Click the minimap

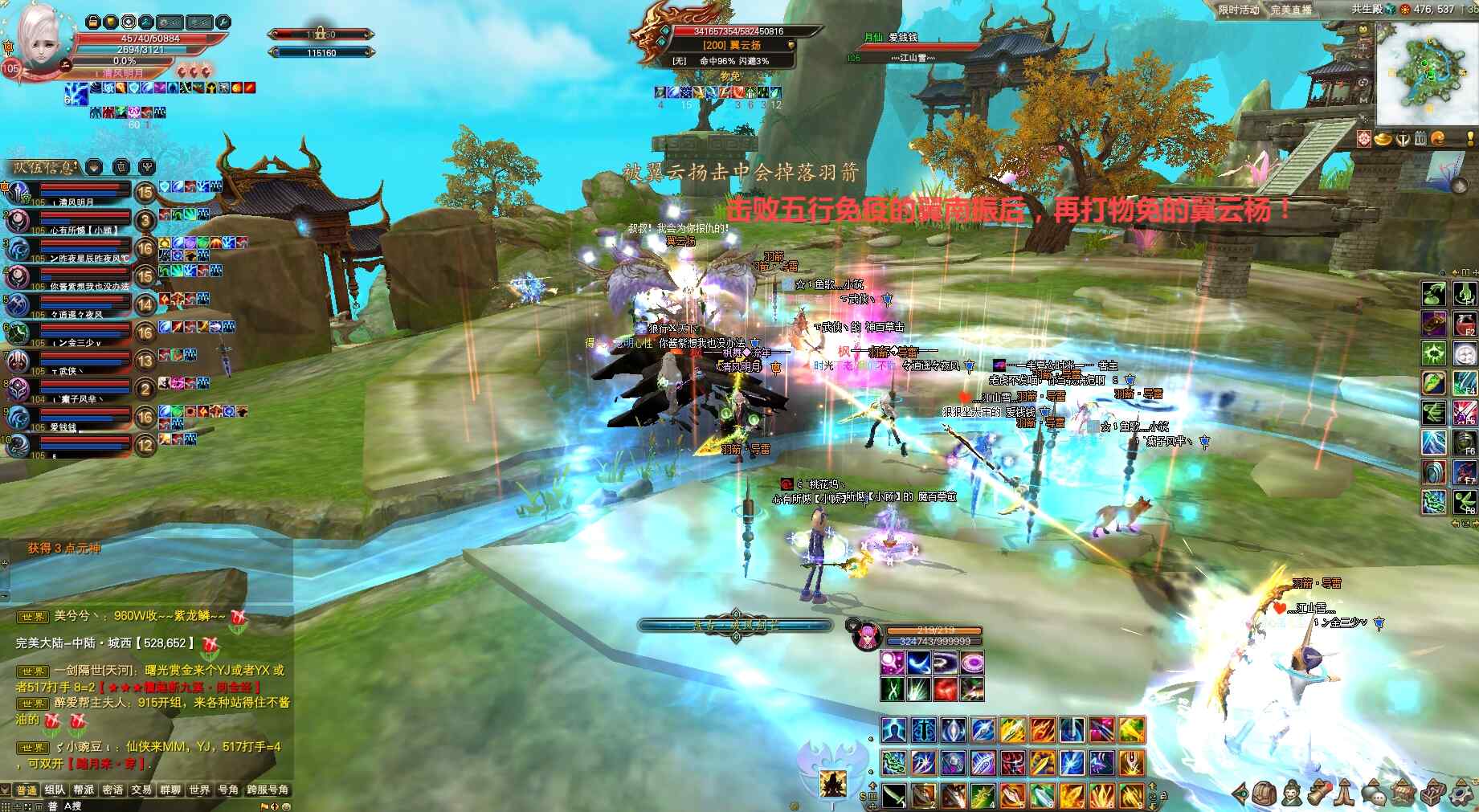click(x=1424, y=73)
